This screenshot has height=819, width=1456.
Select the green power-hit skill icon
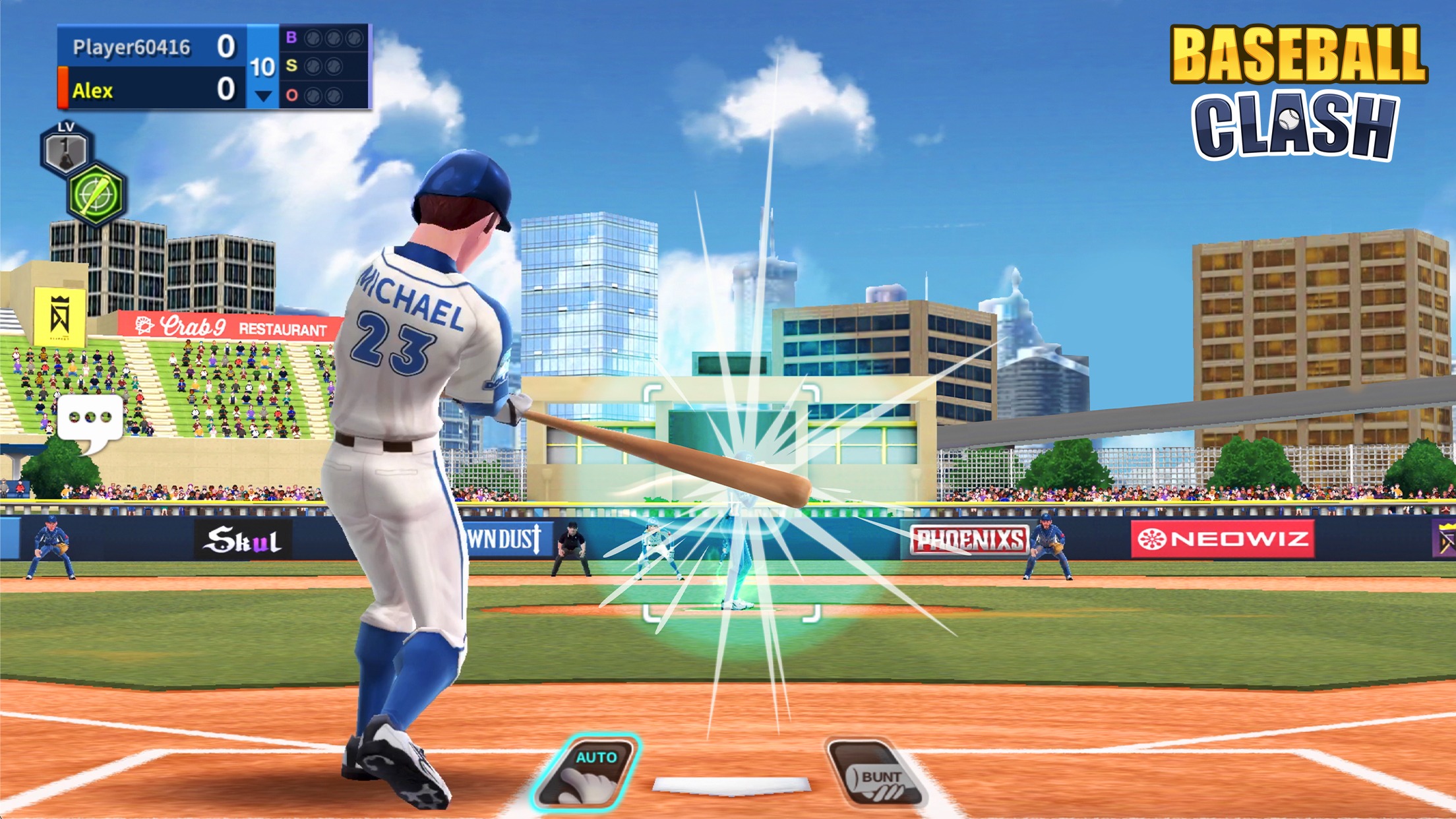pos(96,195)
